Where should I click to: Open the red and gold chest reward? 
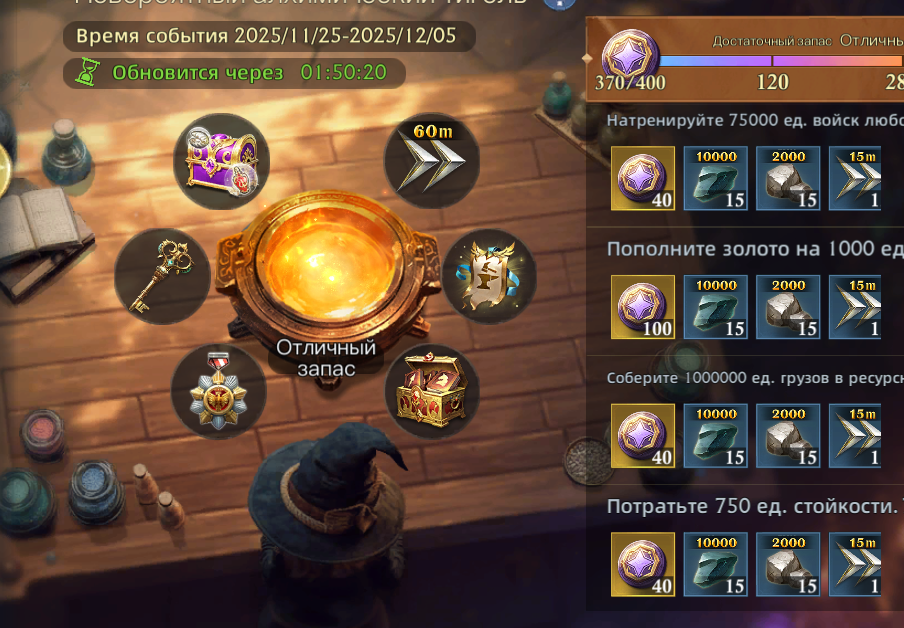[431, 391]
